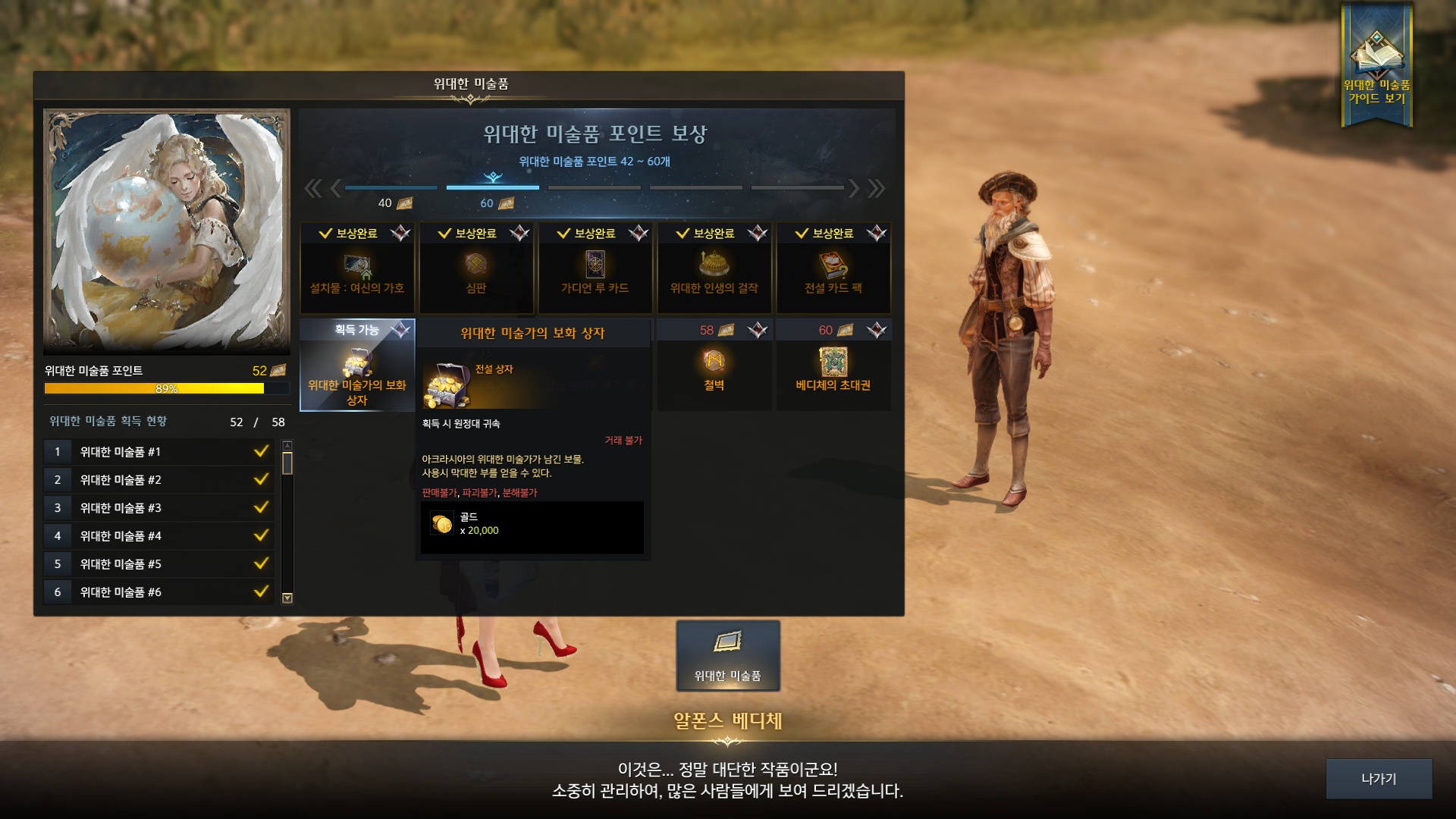Select the 위대한 미술품 dialogue option

727,656
